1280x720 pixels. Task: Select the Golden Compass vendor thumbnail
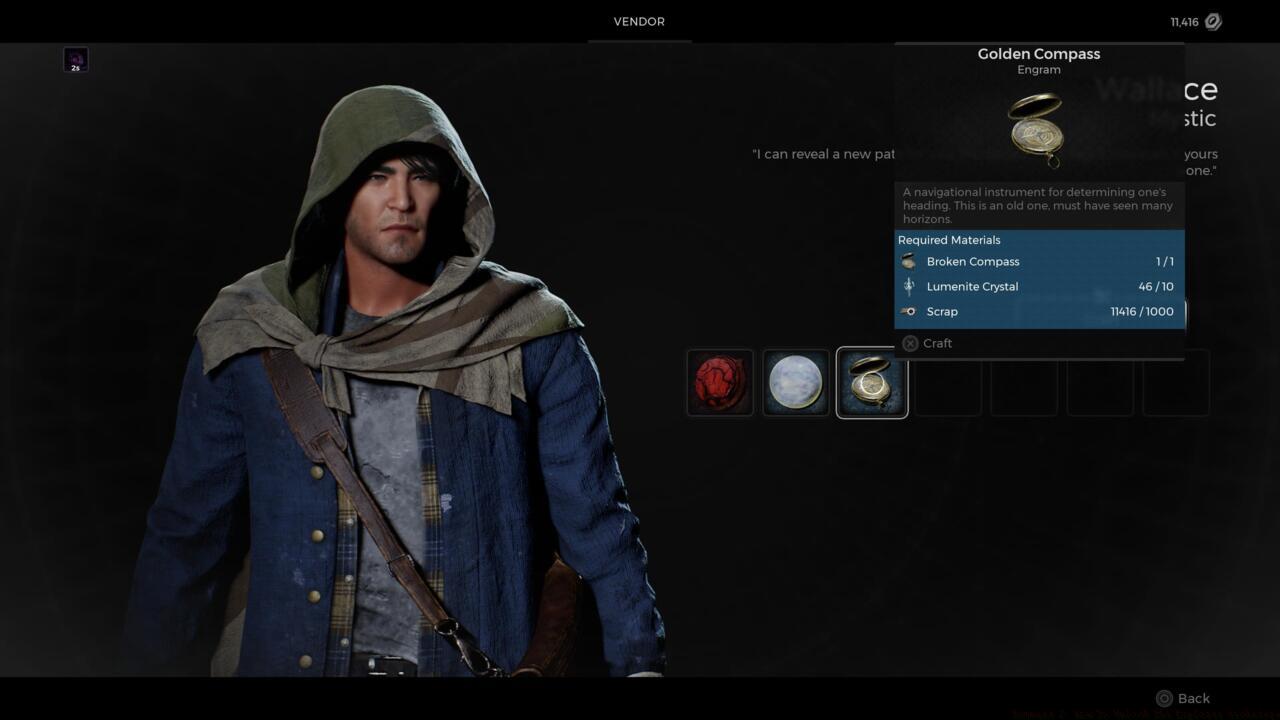(871, 382)
